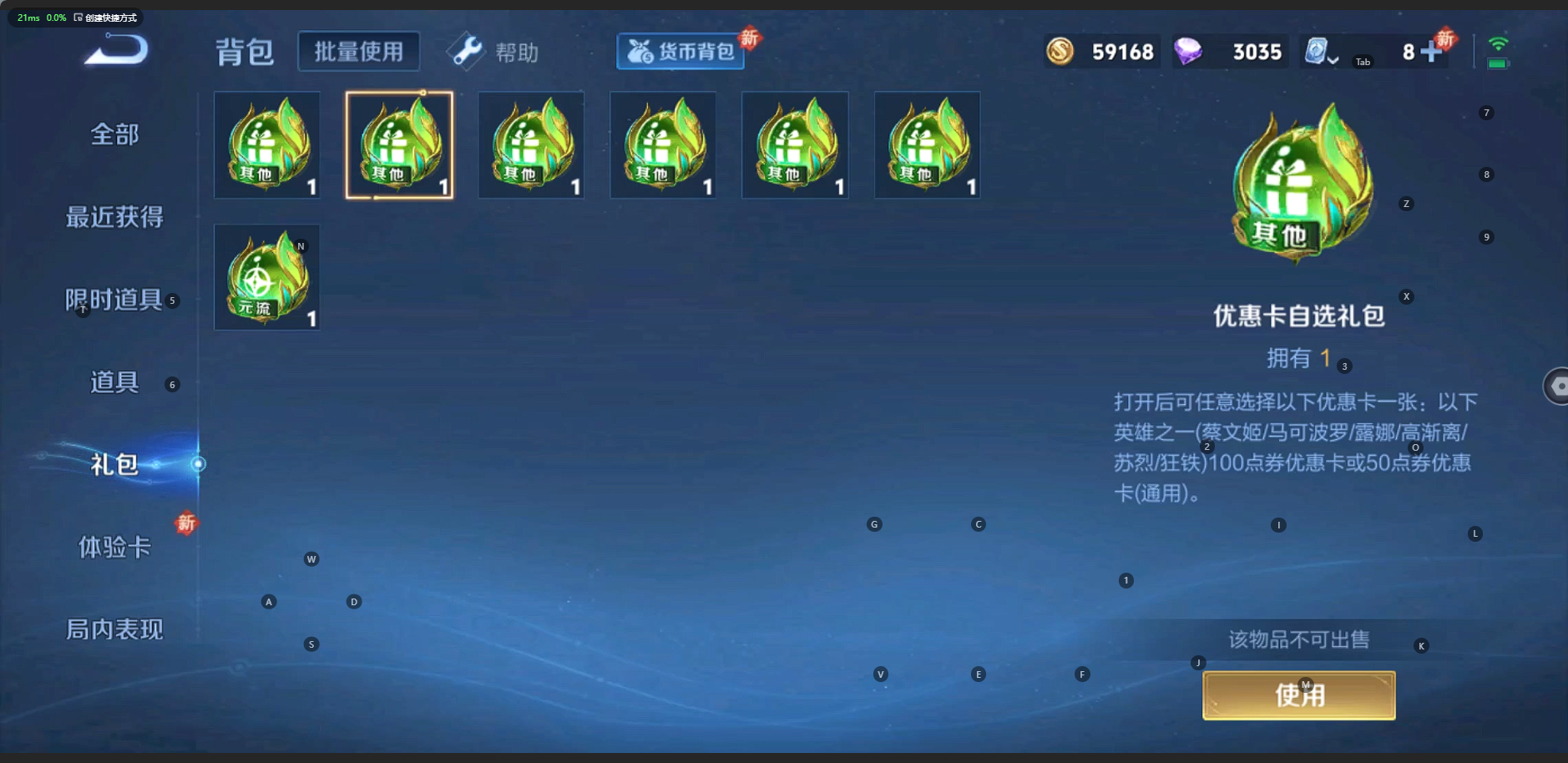This screenshot has width=1568, height=763.
Task: Open the currency bag (货币背包)
Action: tap(680, 52)
